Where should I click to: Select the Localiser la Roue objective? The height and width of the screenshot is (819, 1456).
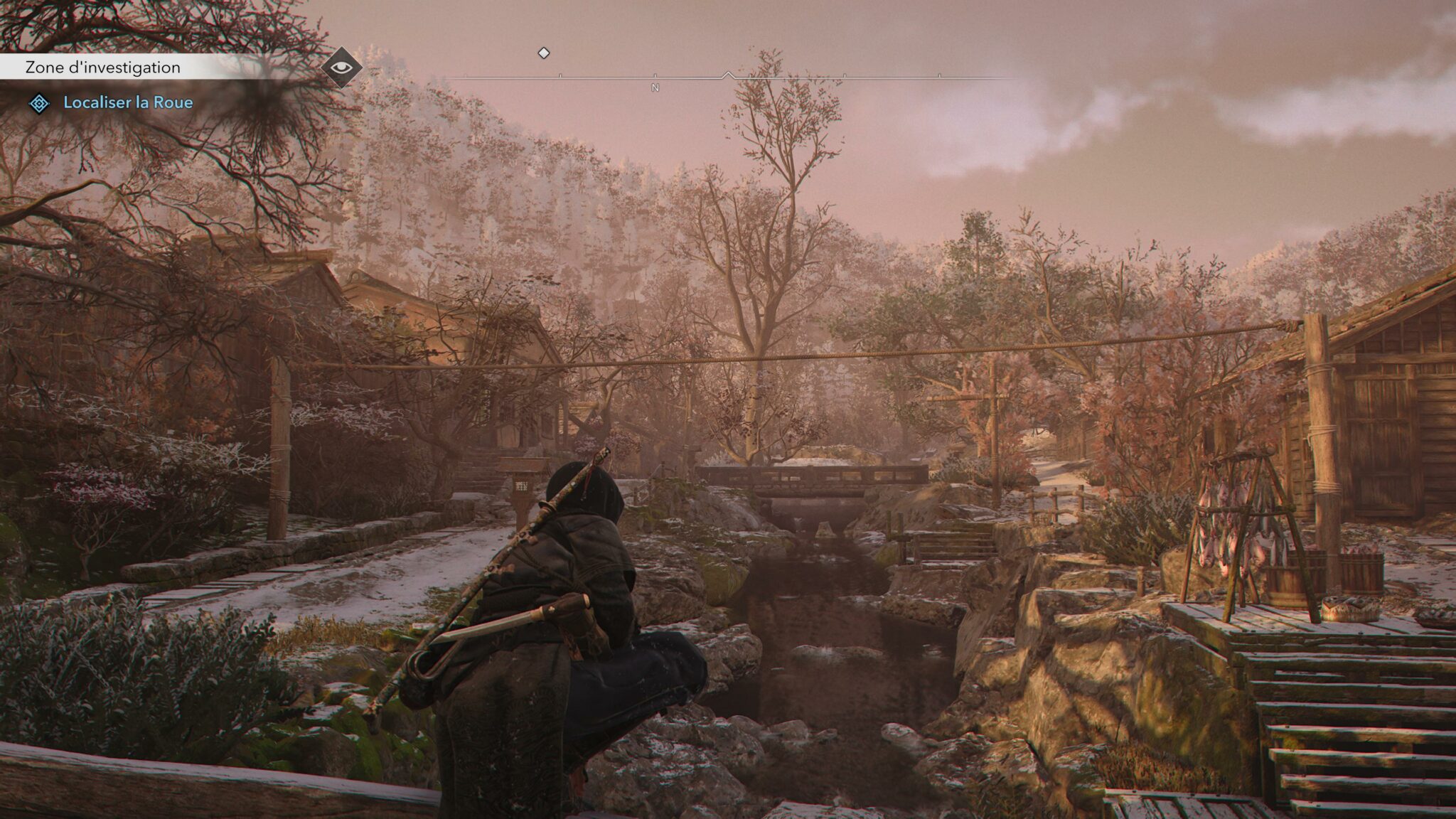coord(128,103)
